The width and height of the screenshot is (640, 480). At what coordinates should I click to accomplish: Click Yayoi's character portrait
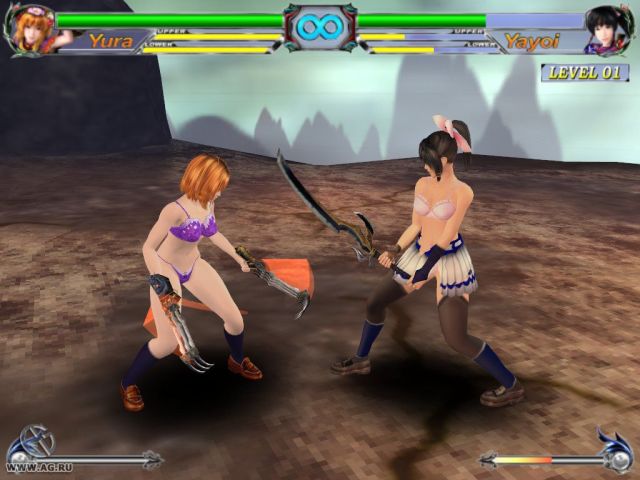point(610,29)
